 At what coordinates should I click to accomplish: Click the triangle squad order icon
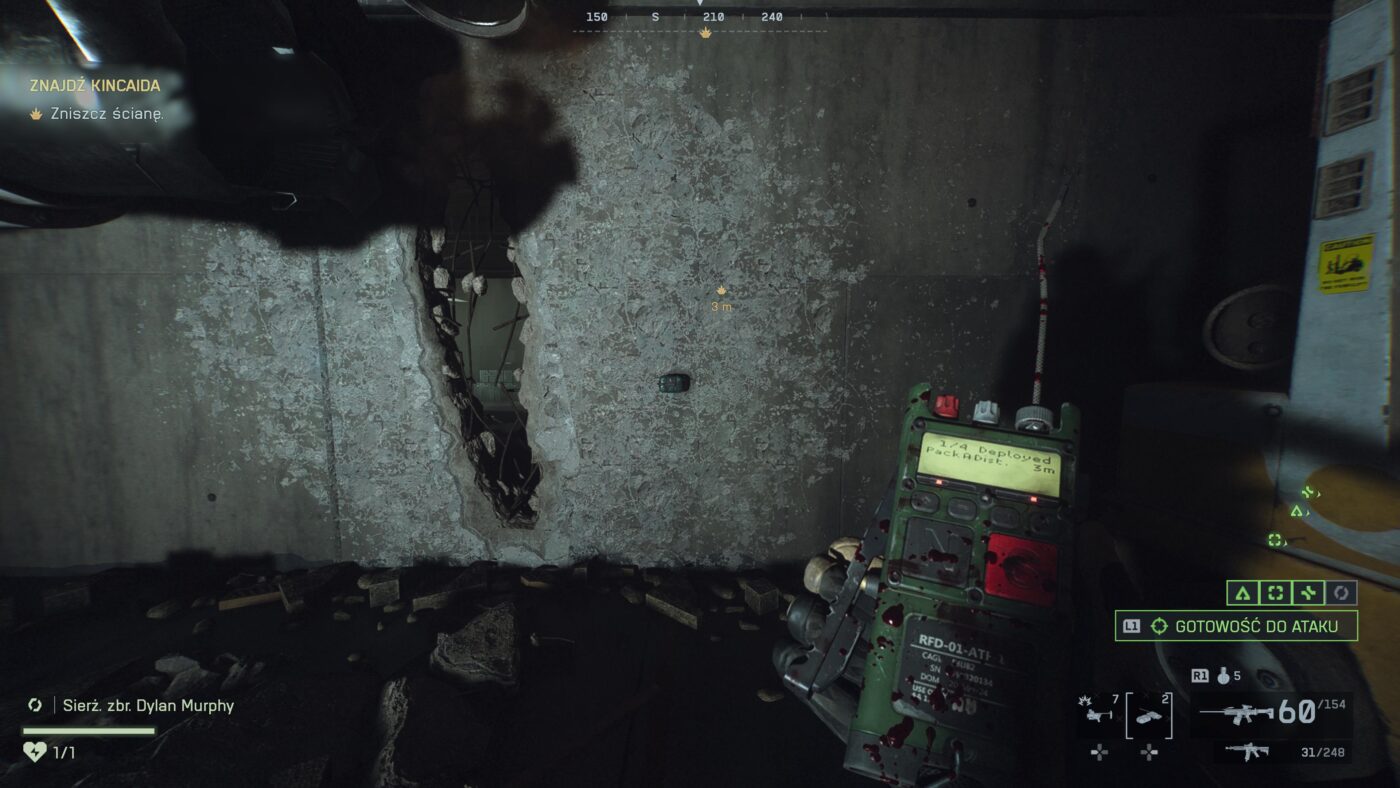pos(1242,593)
